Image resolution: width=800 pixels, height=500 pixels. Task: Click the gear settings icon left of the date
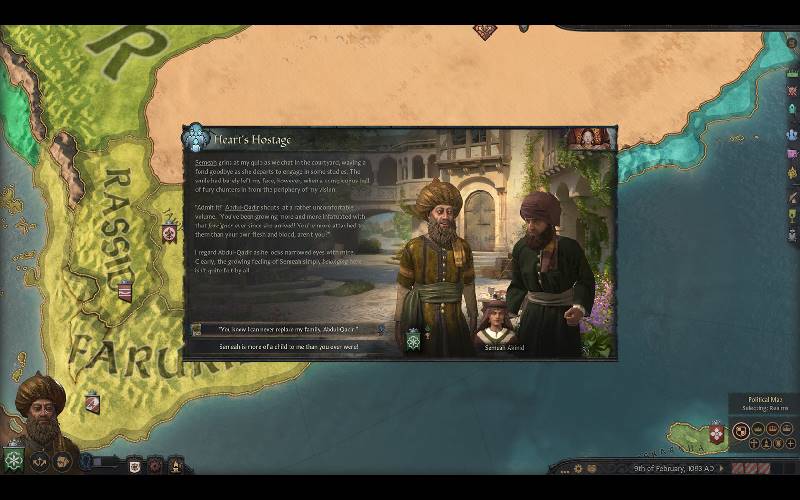tap(577, 467)
